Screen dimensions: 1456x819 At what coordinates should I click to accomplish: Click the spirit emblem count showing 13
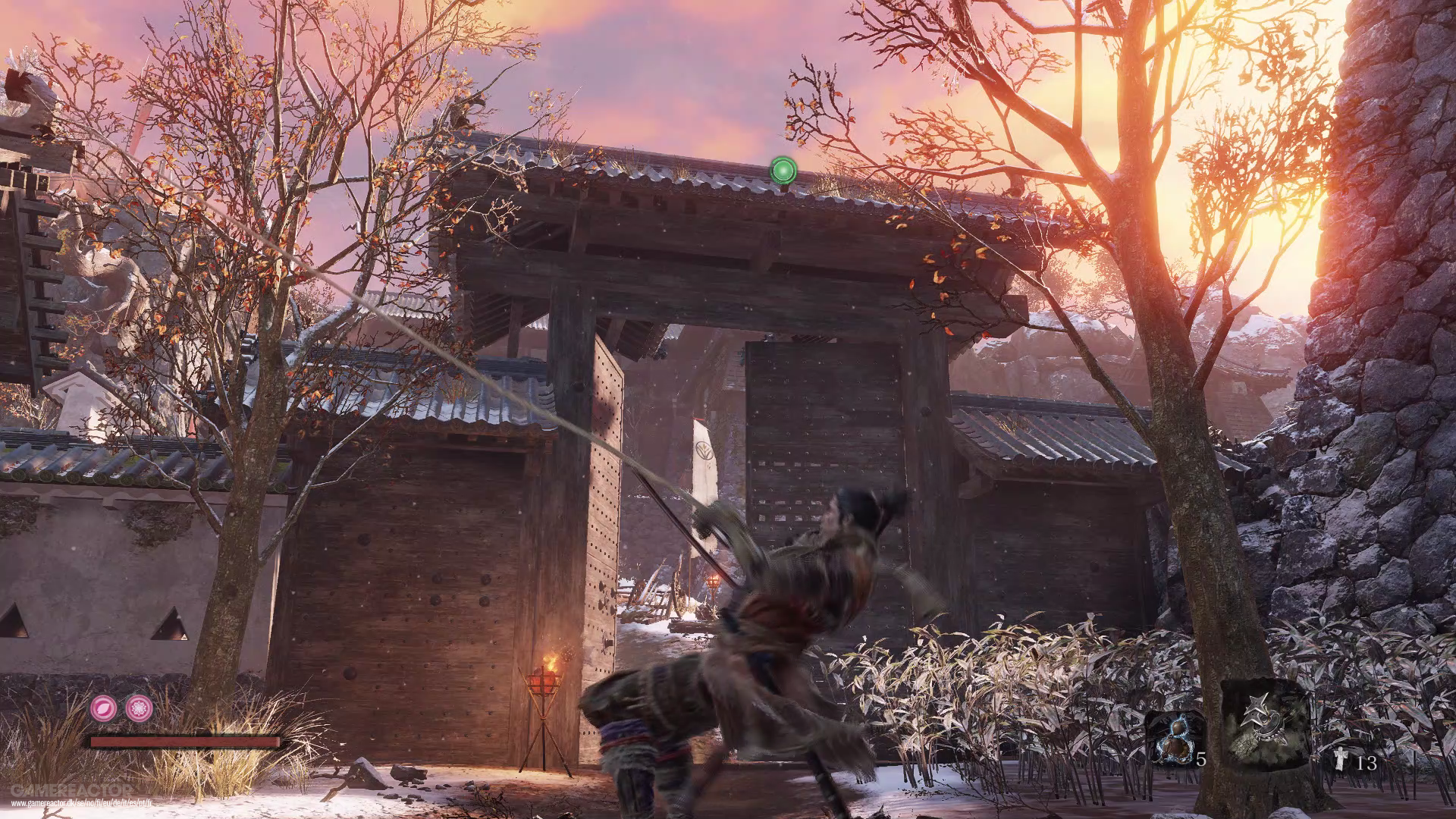[1367, 763]
